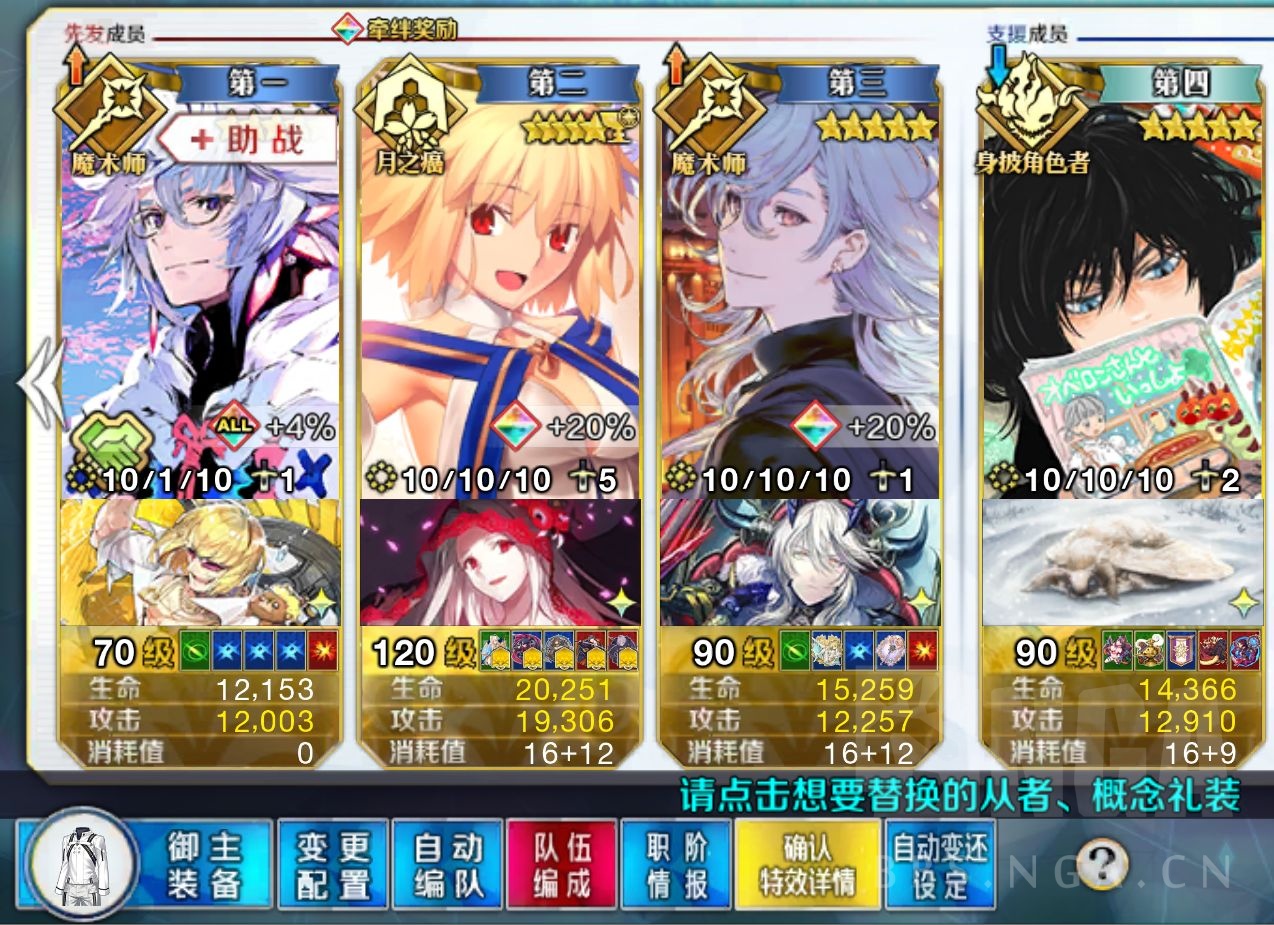This screenshot has height=925, width=1274.
Task: Open 职阶情报 class info
Action: (676, 865)
